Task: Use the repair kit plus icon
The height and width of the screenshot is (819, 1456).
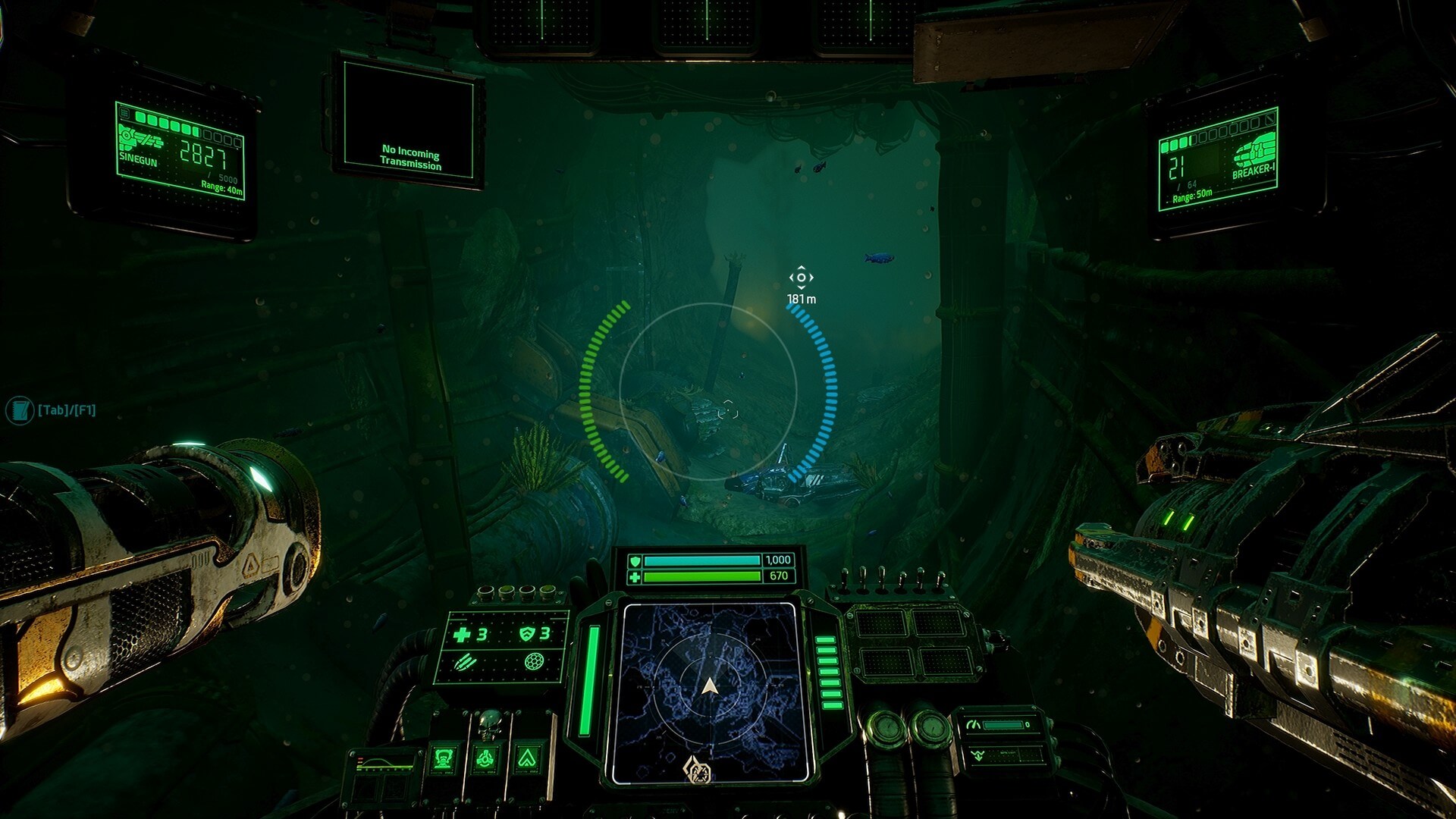Action: pyautogui.click(x=461, y=634)
